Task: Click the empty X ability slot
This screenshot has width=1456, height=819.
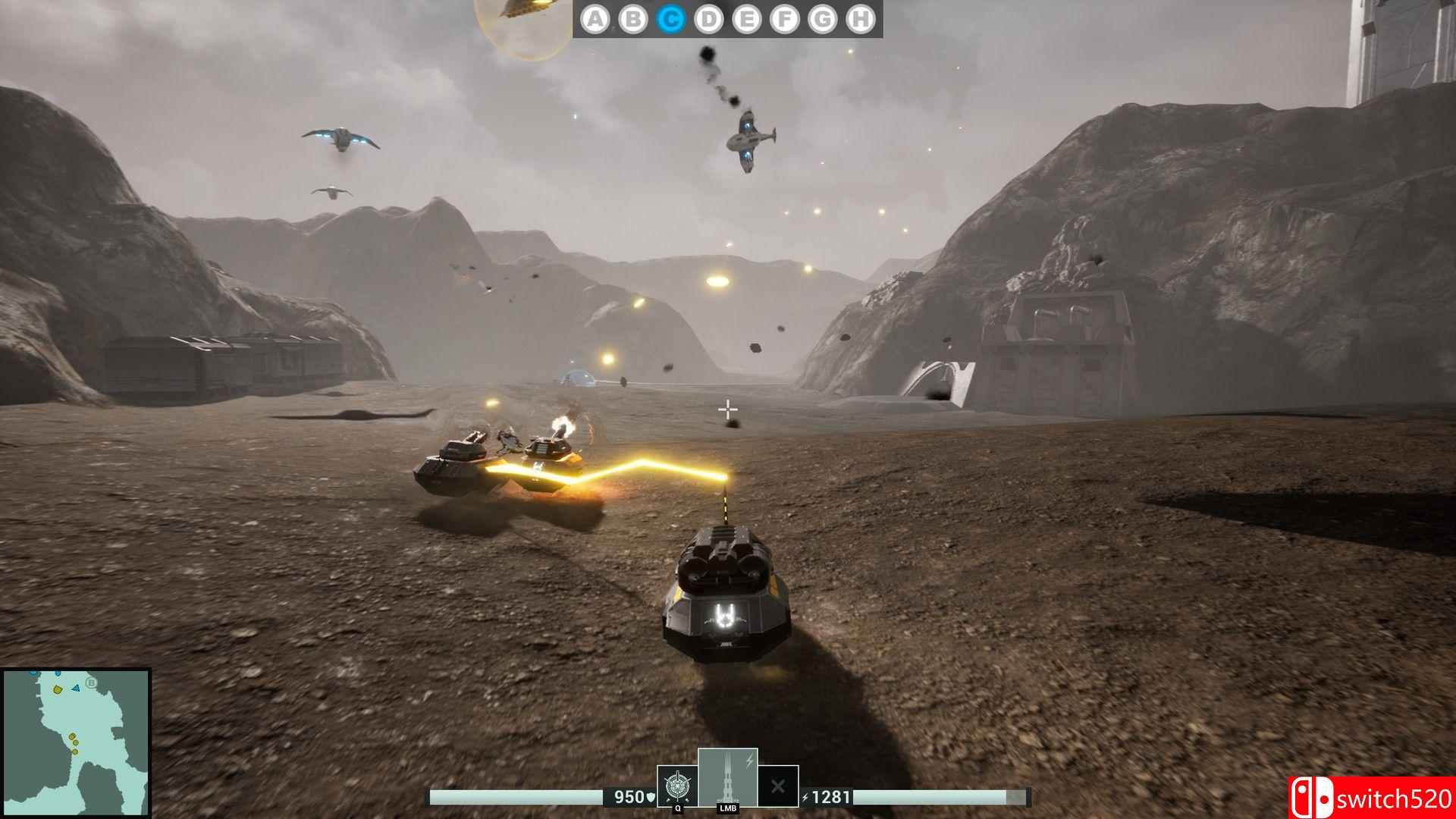Action: pos(778,786)
